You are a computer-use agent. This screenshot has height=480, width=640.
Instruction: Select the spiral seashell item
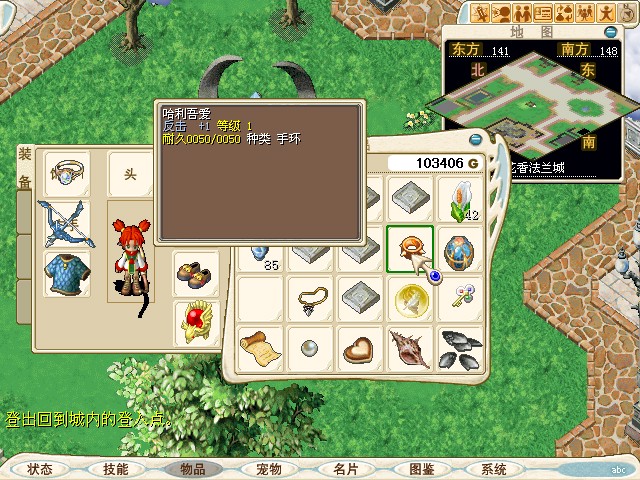click(x=409, y=347)
